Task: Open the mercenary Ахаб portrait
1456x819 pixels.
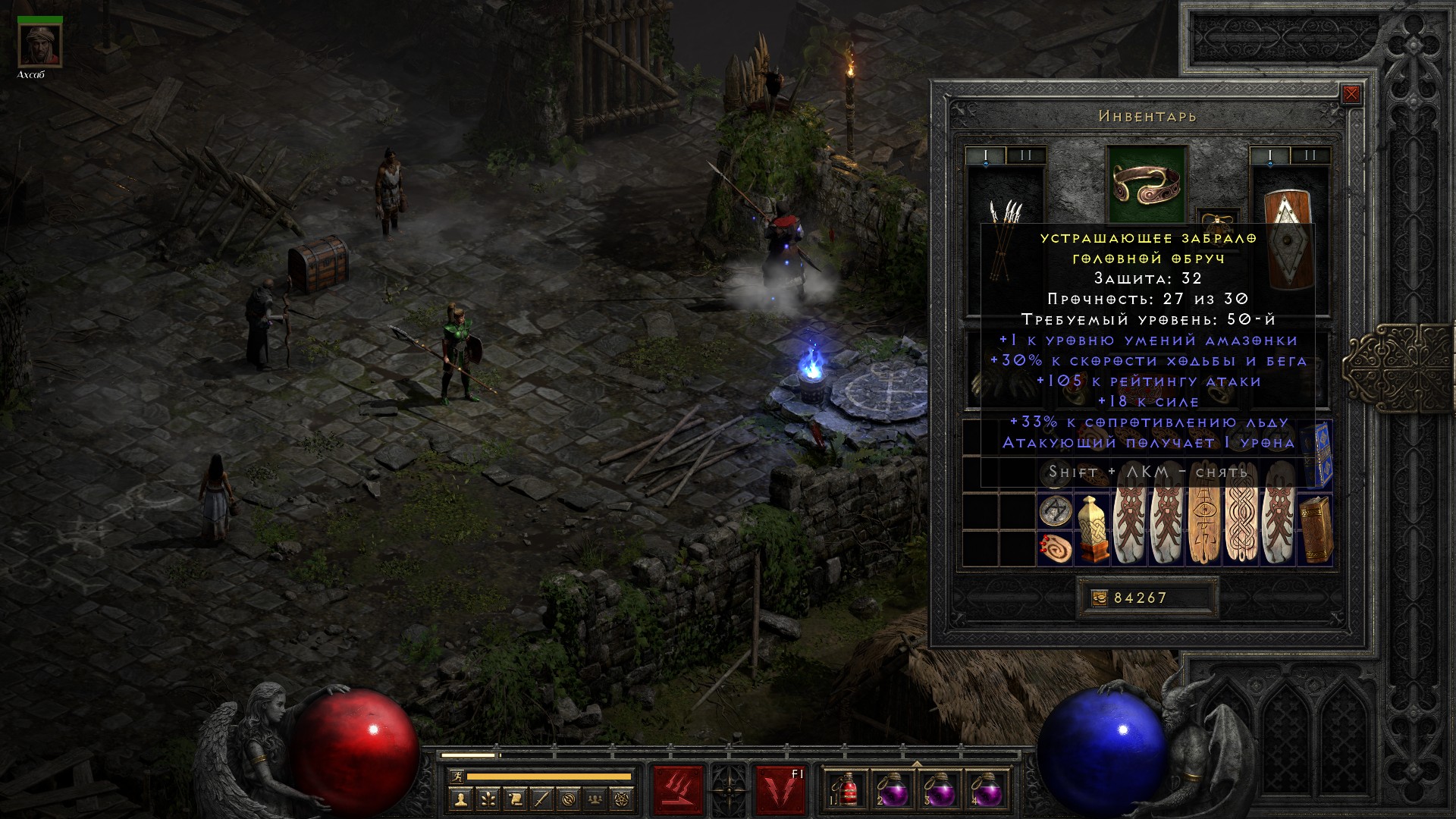Action: 40,45
